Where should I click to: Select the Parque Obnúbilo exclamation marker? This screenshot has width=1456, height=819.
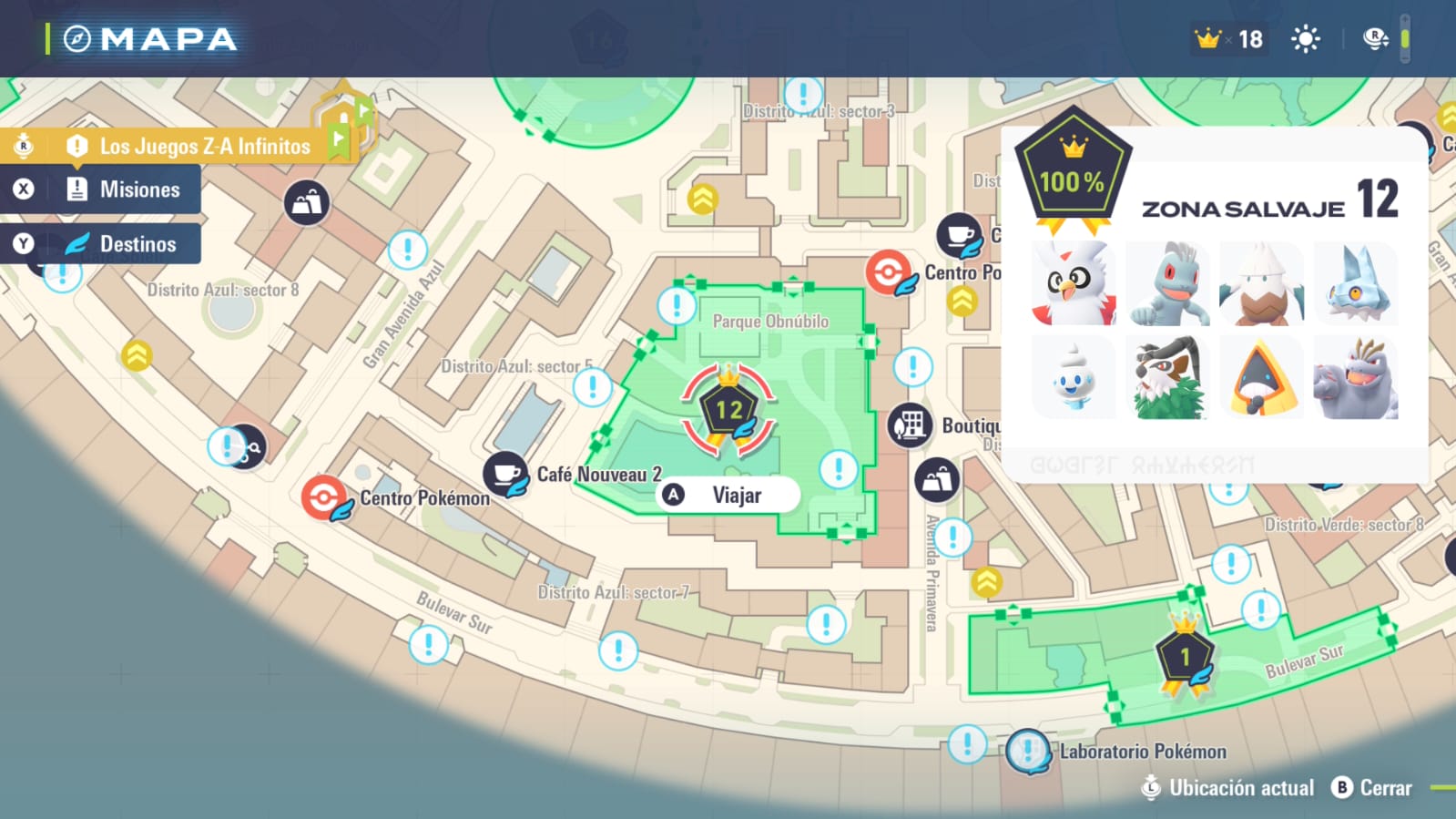point(676,306)
